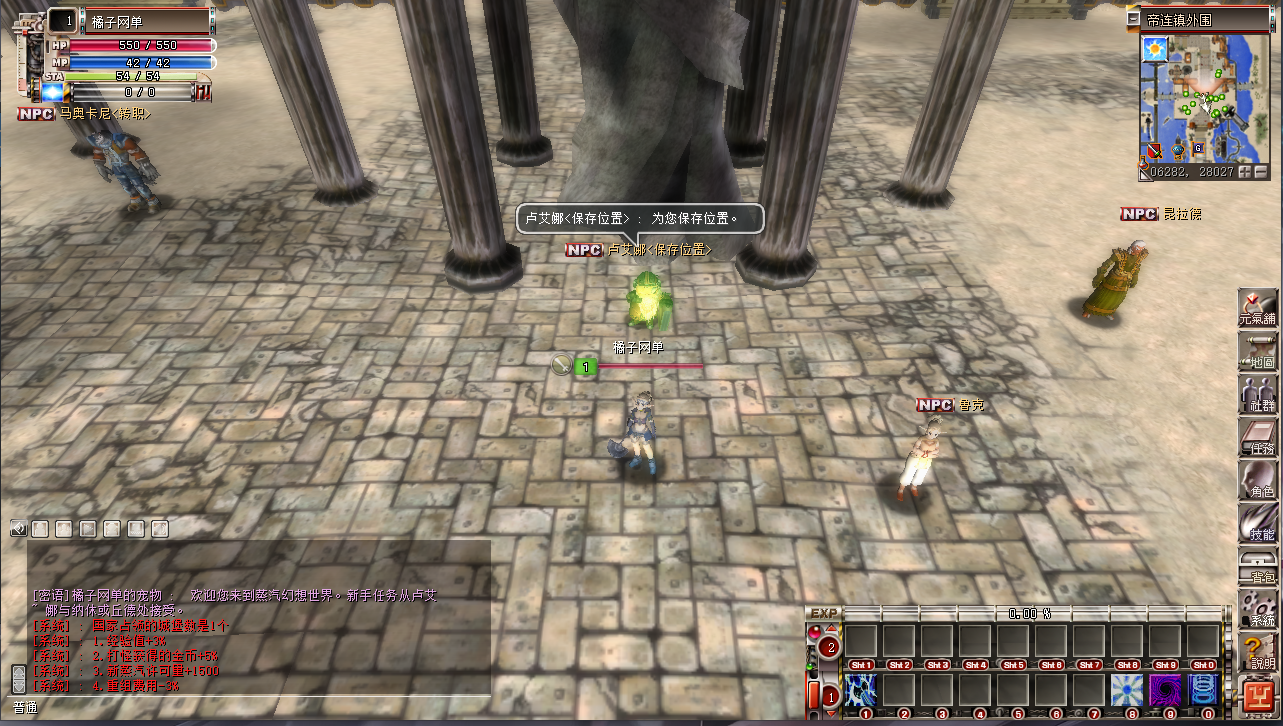Use the white-blue starburst skill in slot 8
This screenshot has width=1283, height=726.
(1127, 690)
